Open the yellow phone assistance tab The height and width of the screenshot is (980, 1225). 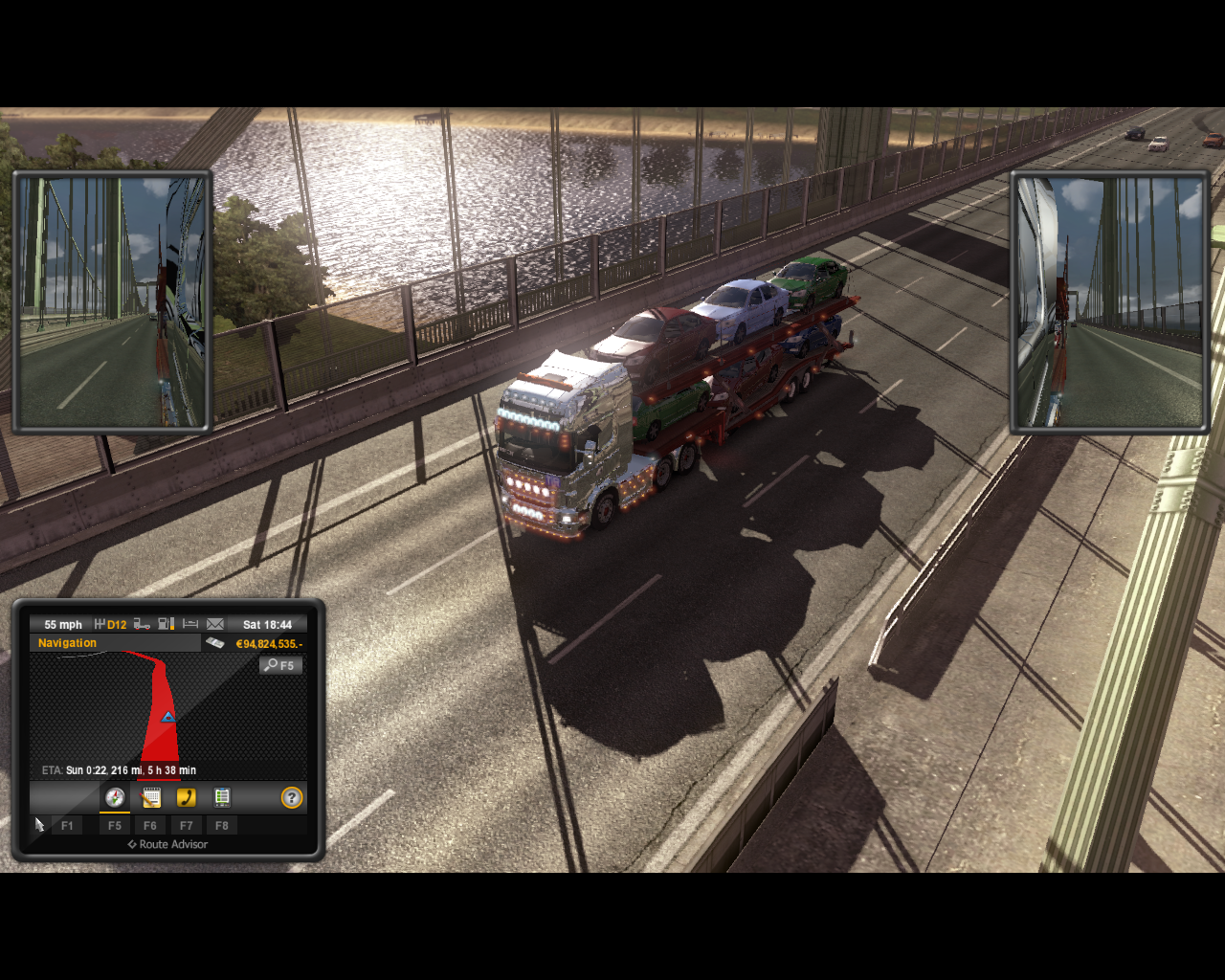pyautogui.click(x=186, y=797)
